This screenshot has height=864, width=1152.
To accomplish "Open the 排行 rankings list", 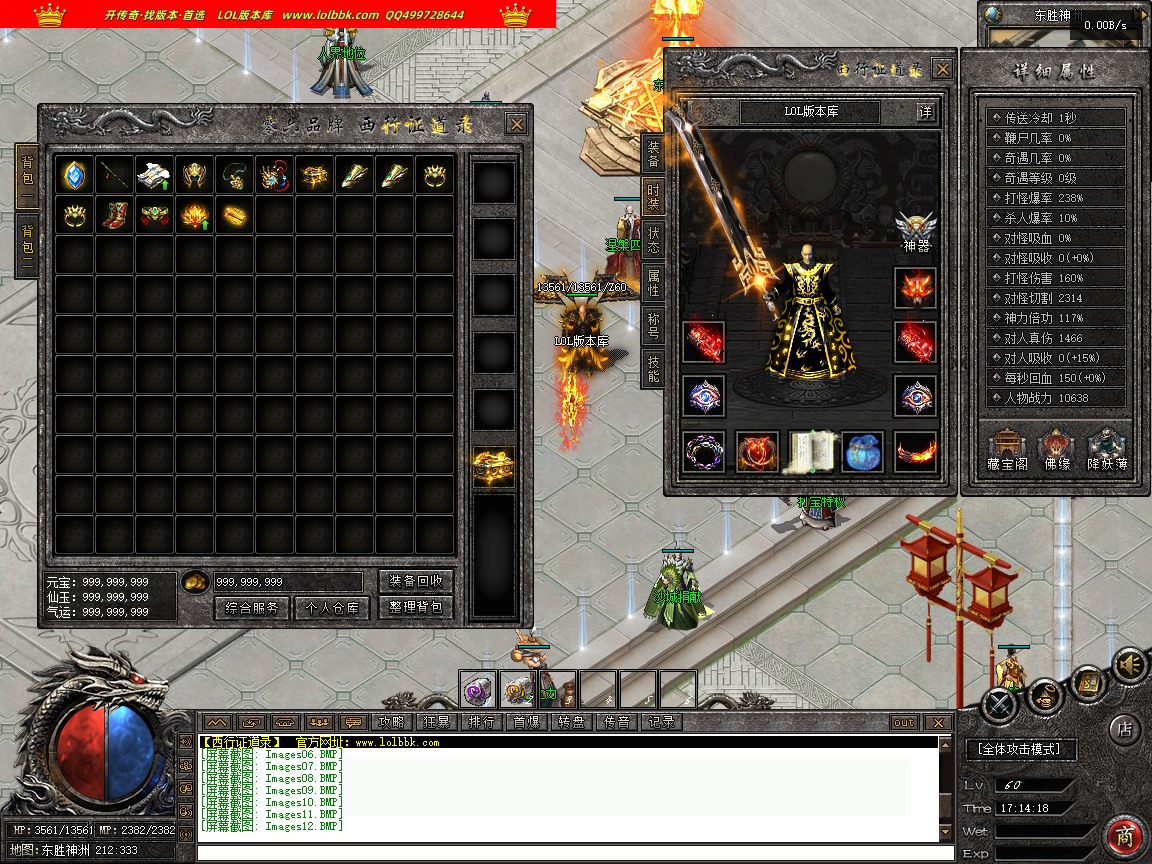I will 481,722.
